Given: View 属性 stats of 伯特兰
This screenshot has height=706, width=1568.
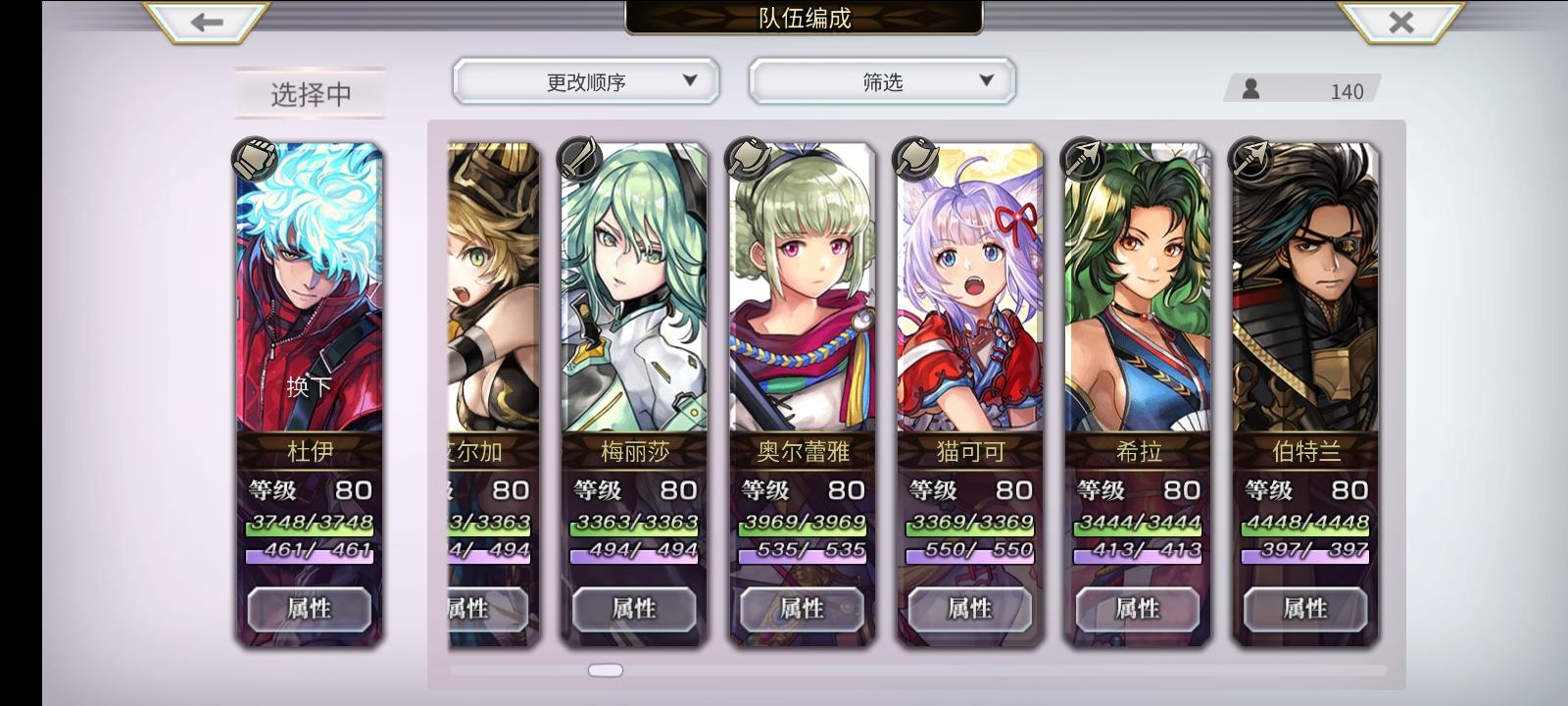Looking at the screenshot, I should point(1304,609).
